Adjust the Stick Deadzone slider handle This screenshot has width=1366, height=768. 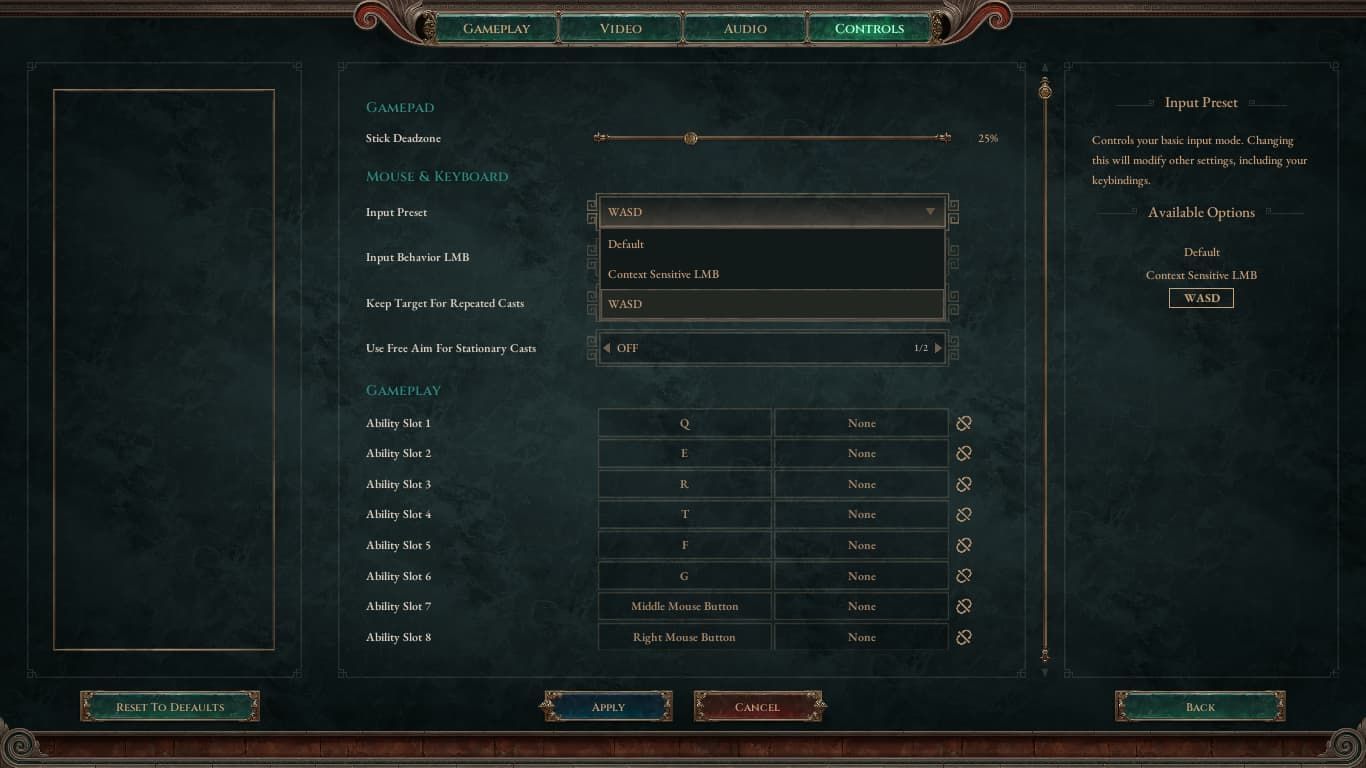[690, 138]
